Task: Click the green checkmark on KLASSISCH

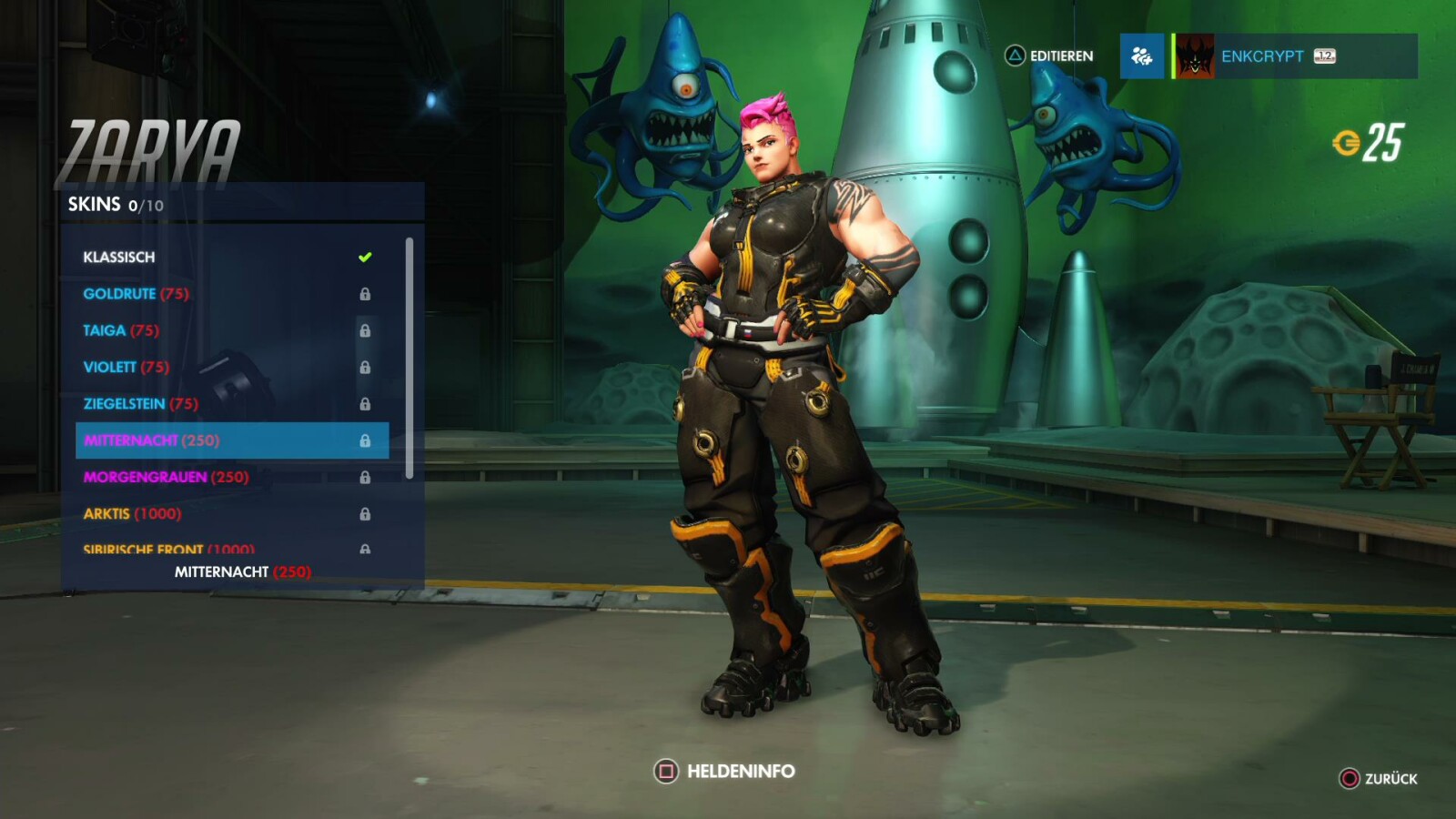Action: [365, 256]
